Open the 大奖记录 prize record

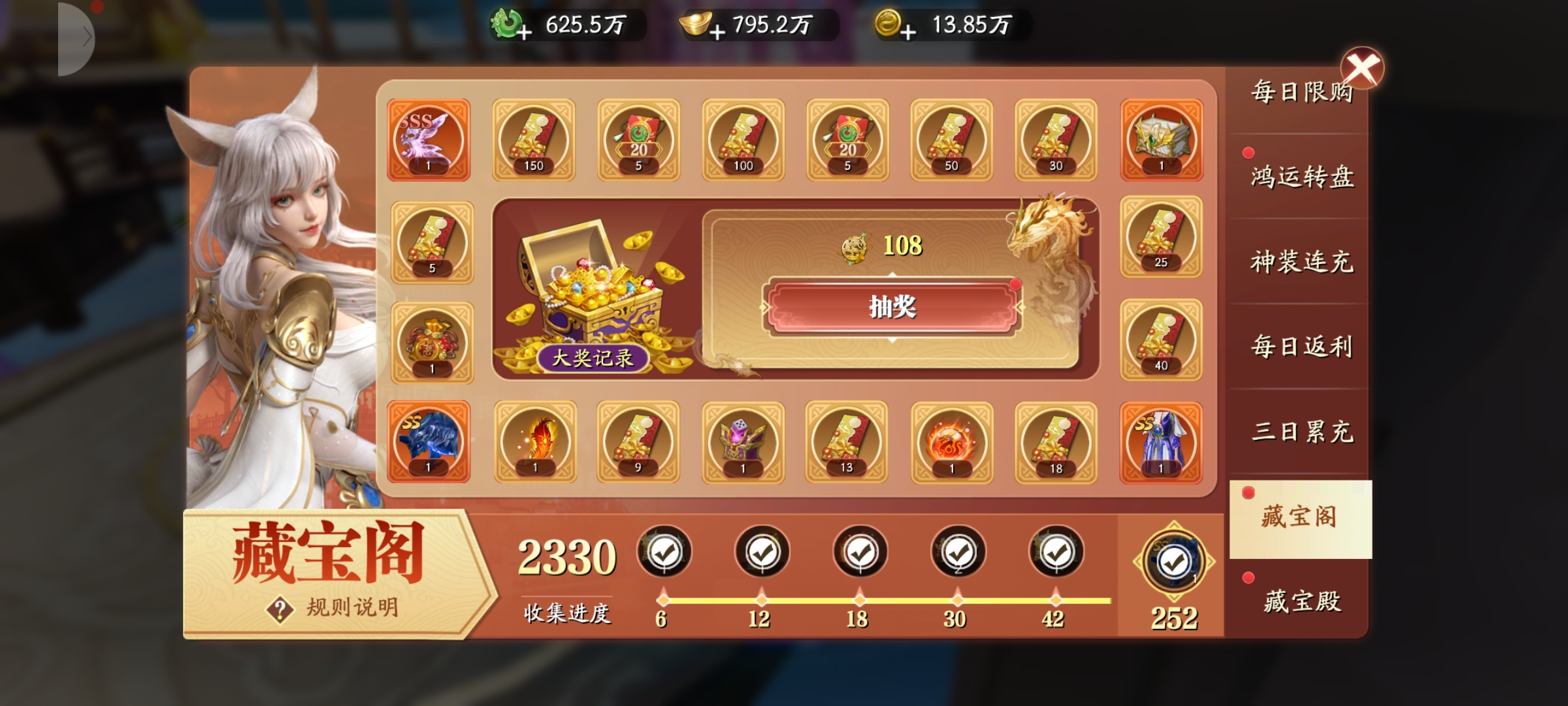(593, 358)
